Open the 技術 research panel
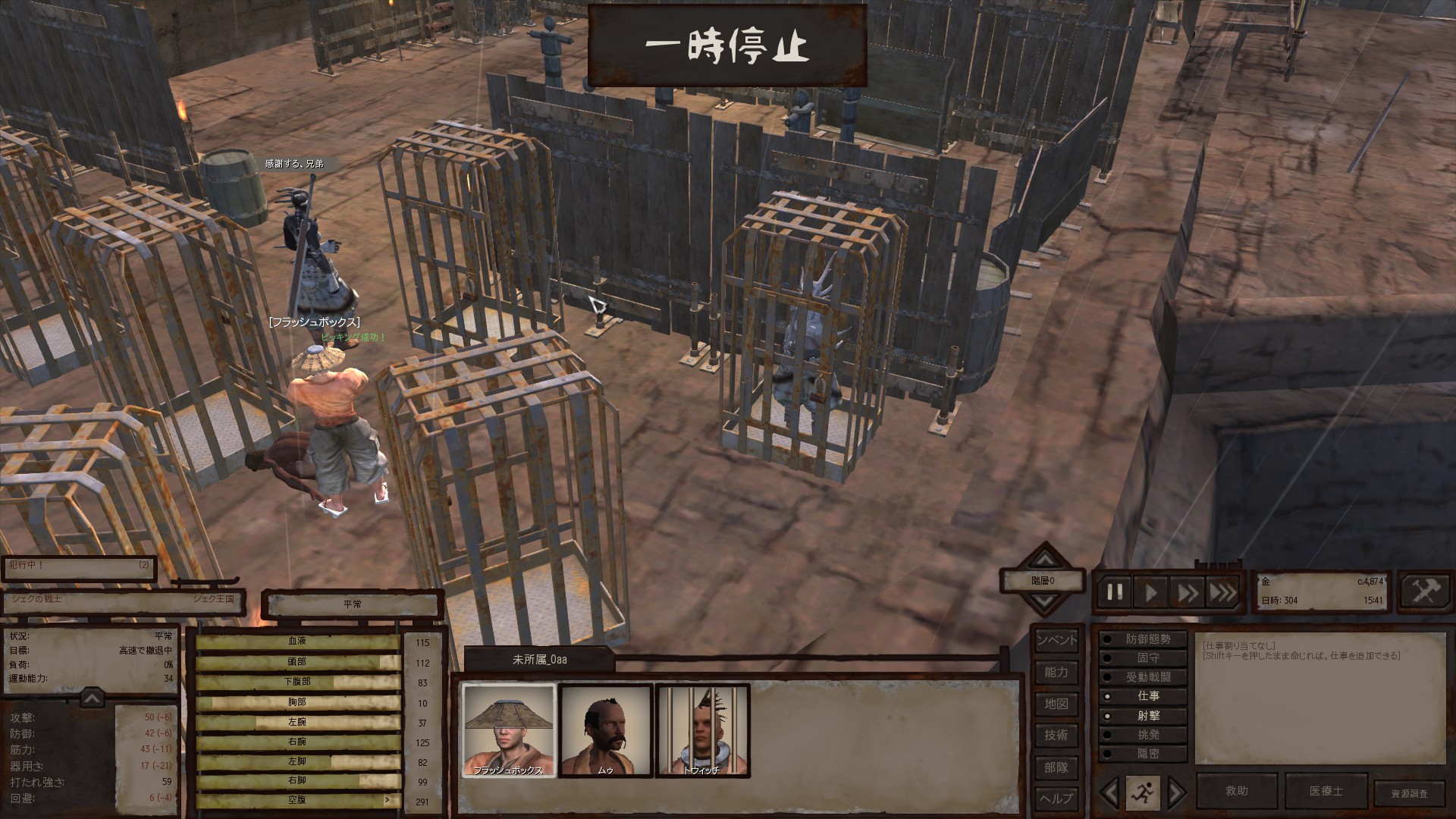This screenshot has height=819, width=1456. [1056, 735]
